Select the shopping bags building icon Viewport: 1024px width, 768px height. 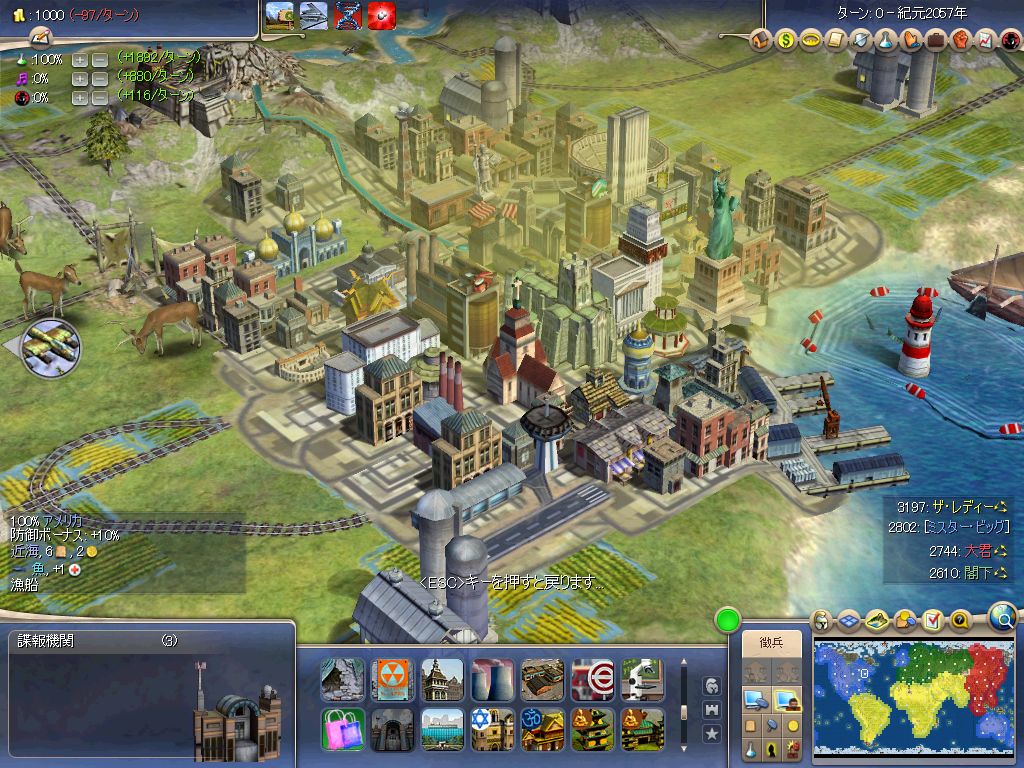tap(342, 729)
